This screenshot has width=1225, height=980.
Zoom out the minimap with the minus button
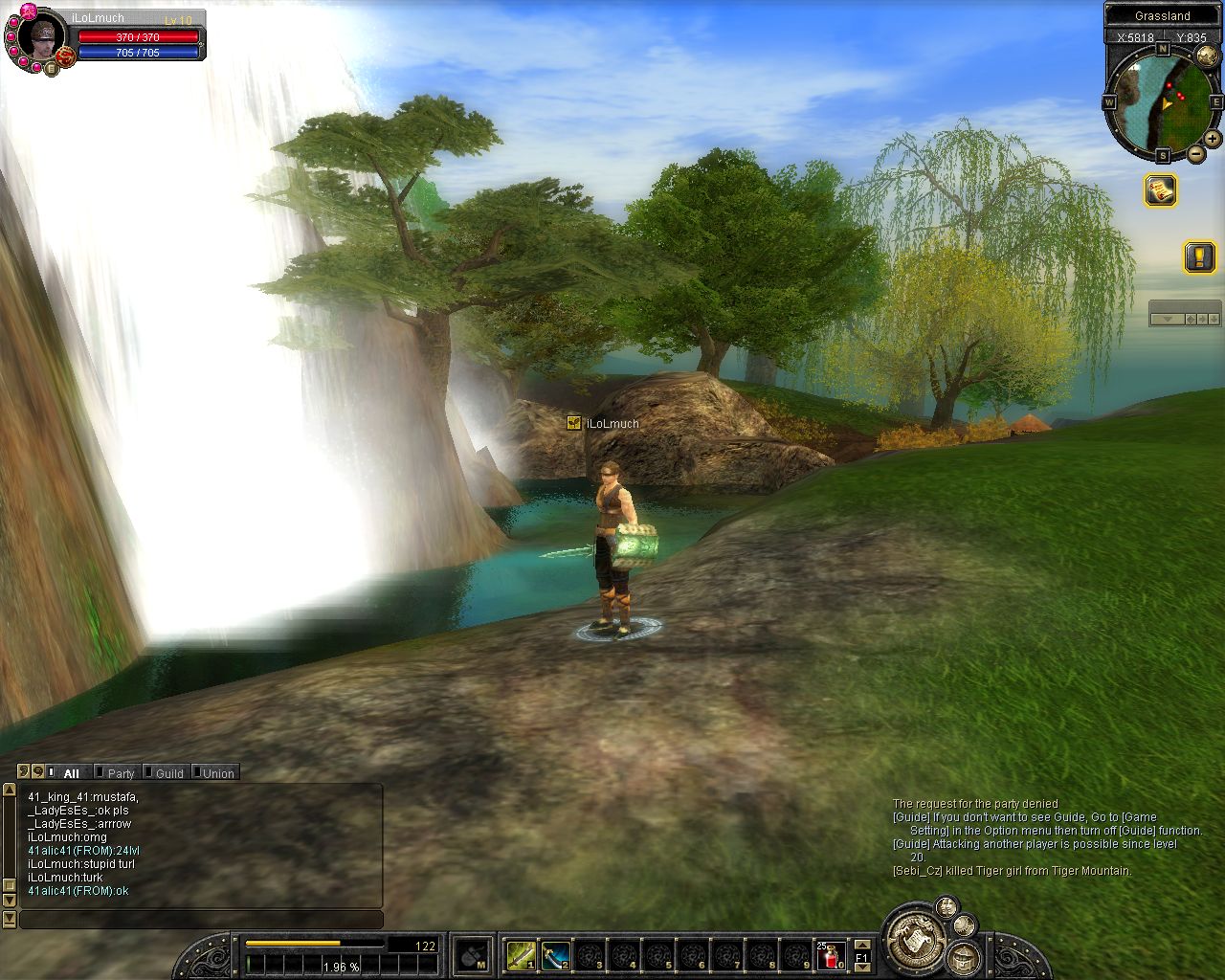pyautogui.click(x=1196, y=153)
